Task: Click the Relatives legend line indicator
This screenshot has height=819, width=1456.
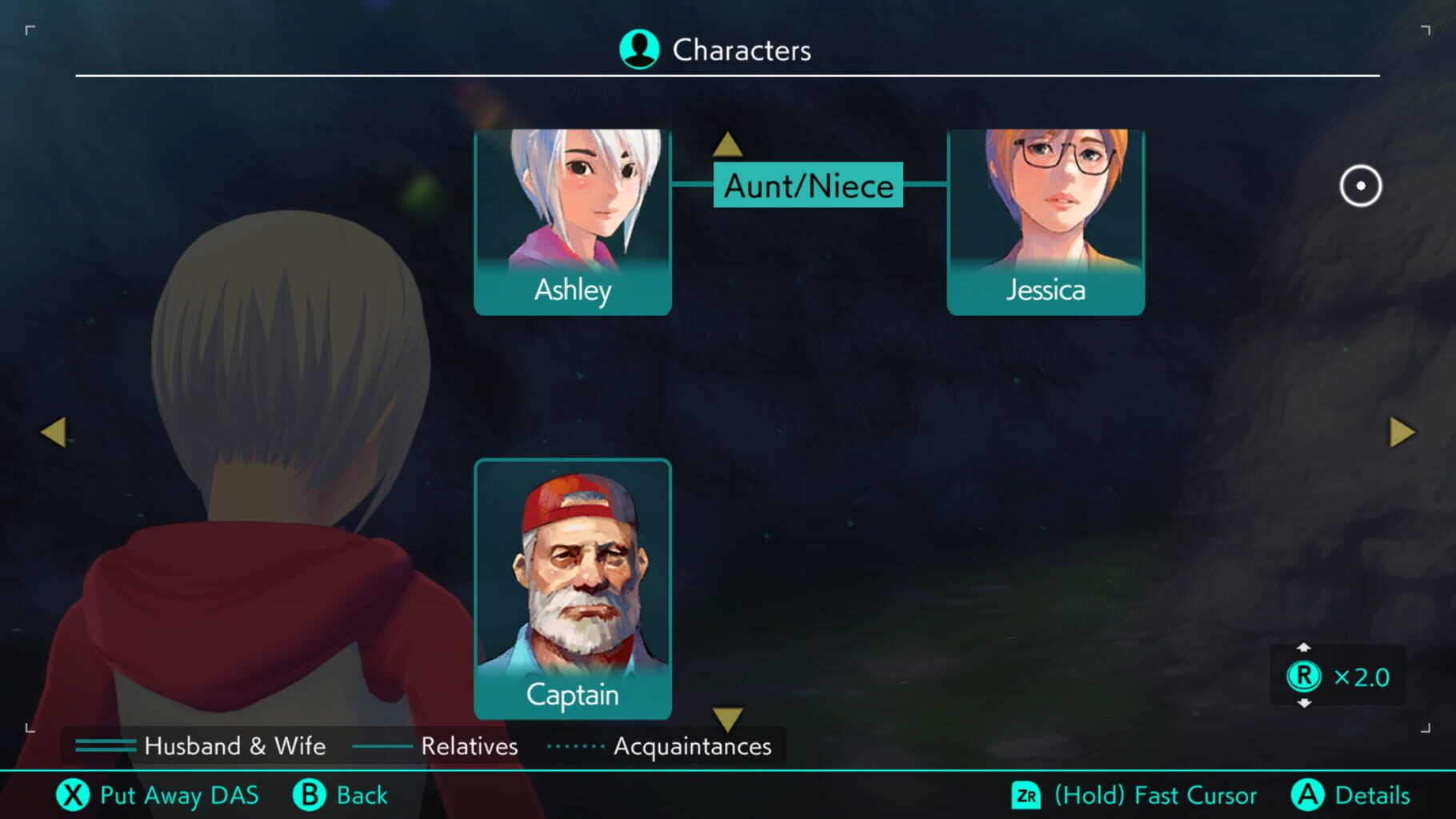Action: point(382,746)
